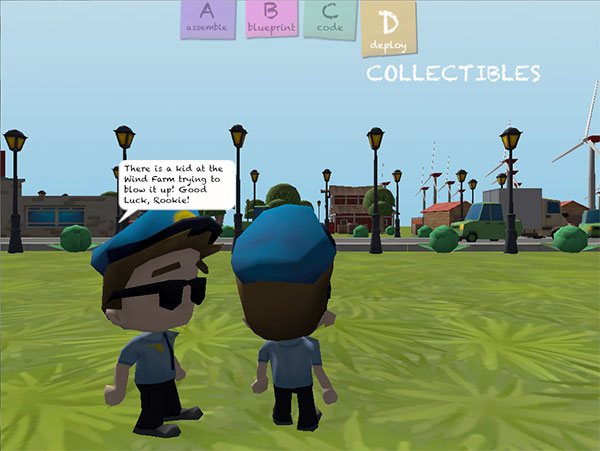Switch to the A assemble tab
This screenshot has height=451, width=600.
207,19
